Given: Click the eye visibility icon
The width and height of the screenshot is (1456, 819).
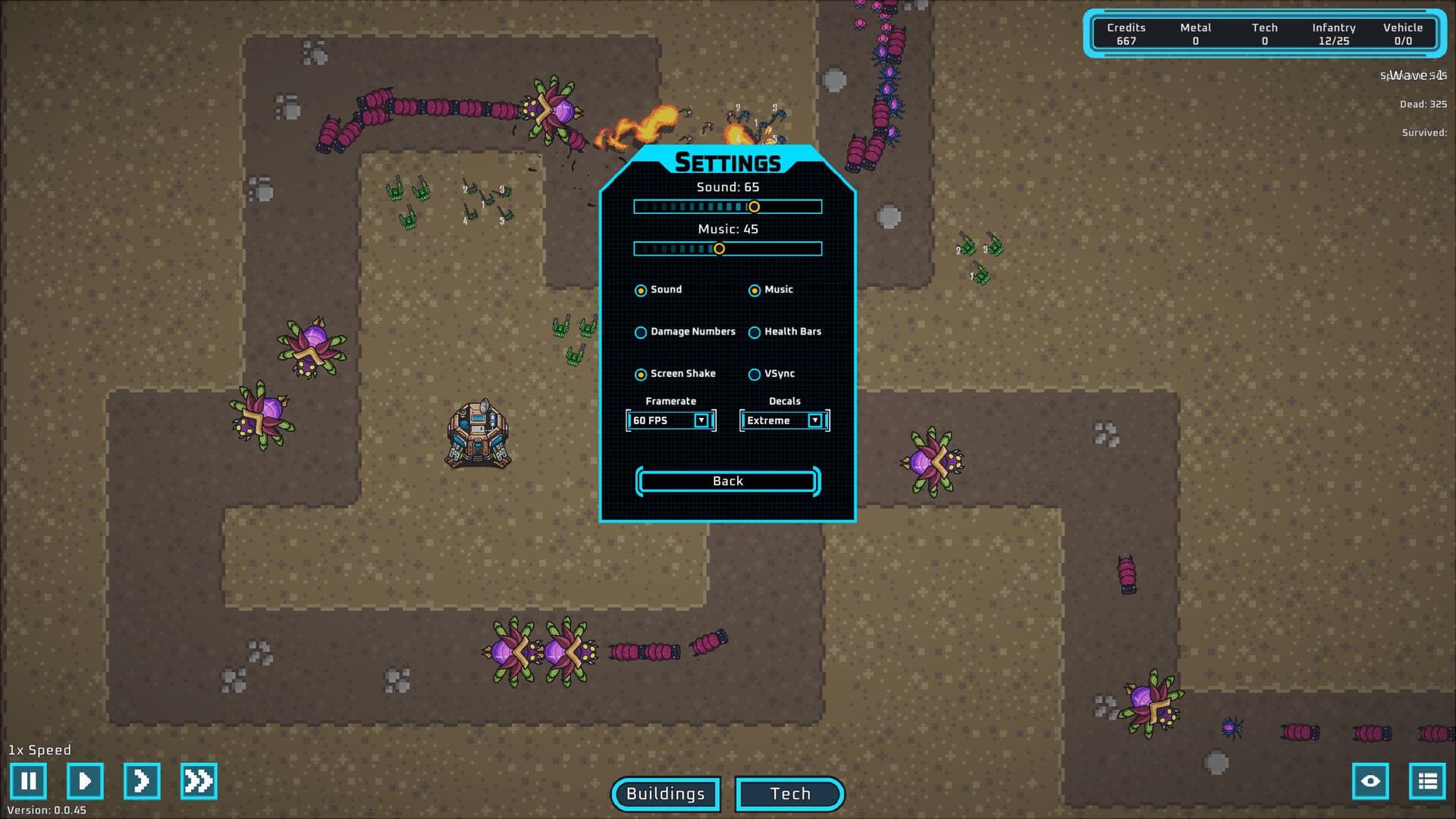Looking at the screenshot, I should coord(1371,781).
